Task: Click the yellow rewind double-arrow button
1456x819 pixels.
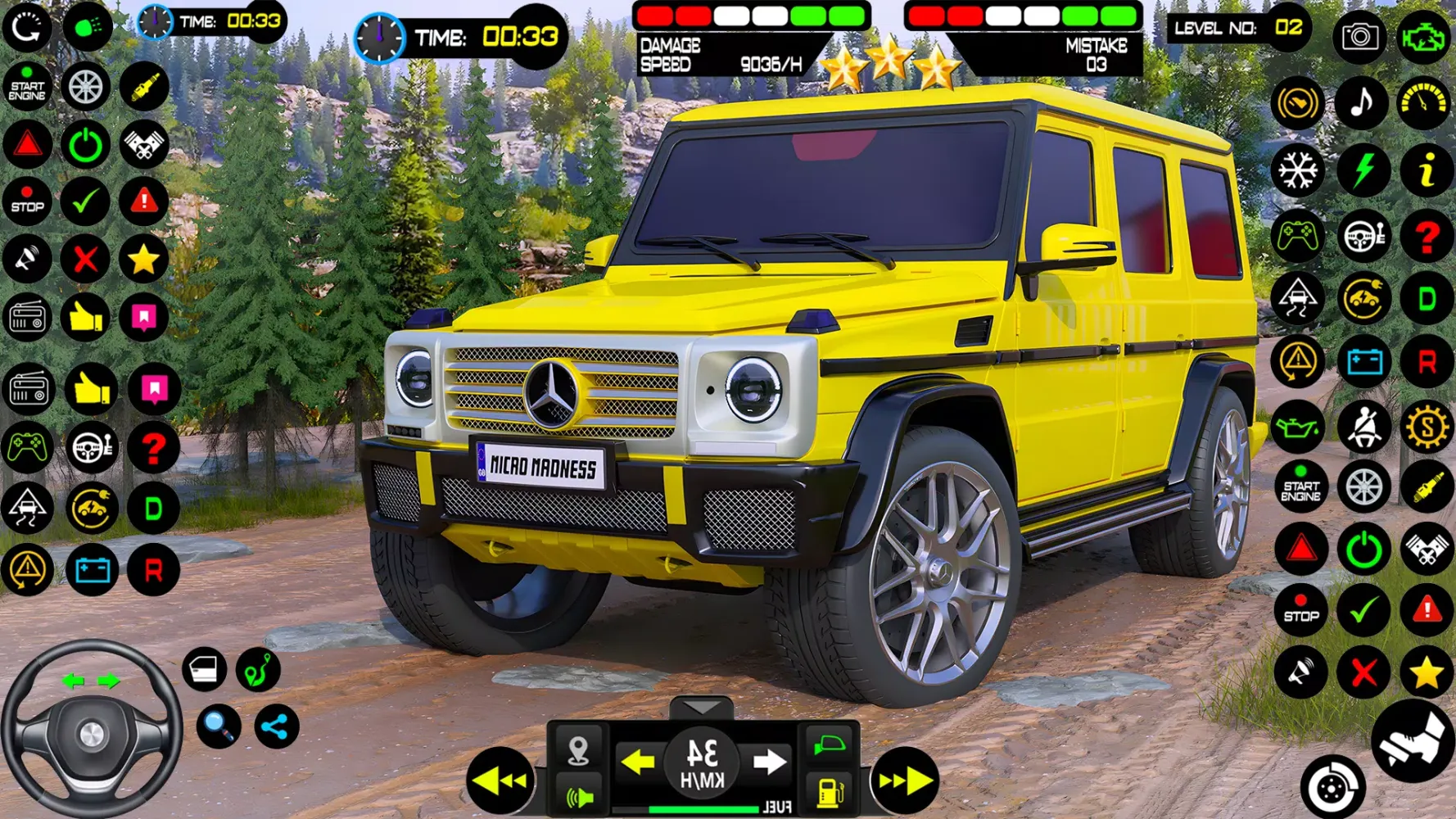Action: point(500,781)
